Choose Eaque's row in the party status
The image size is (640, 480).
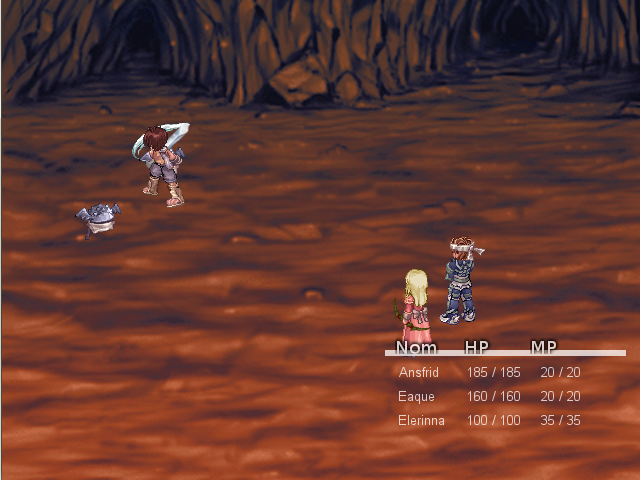416,396
